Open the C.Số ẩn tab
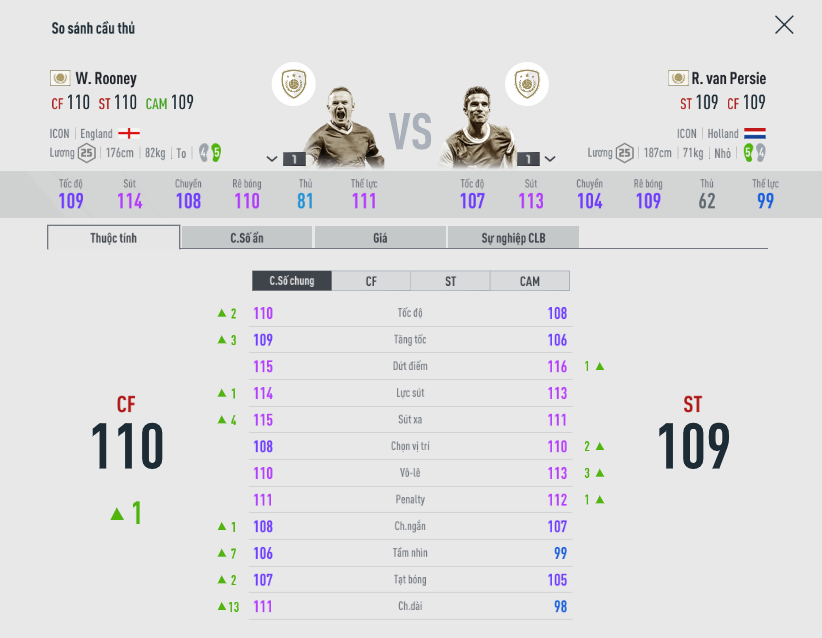 [247, 238]
